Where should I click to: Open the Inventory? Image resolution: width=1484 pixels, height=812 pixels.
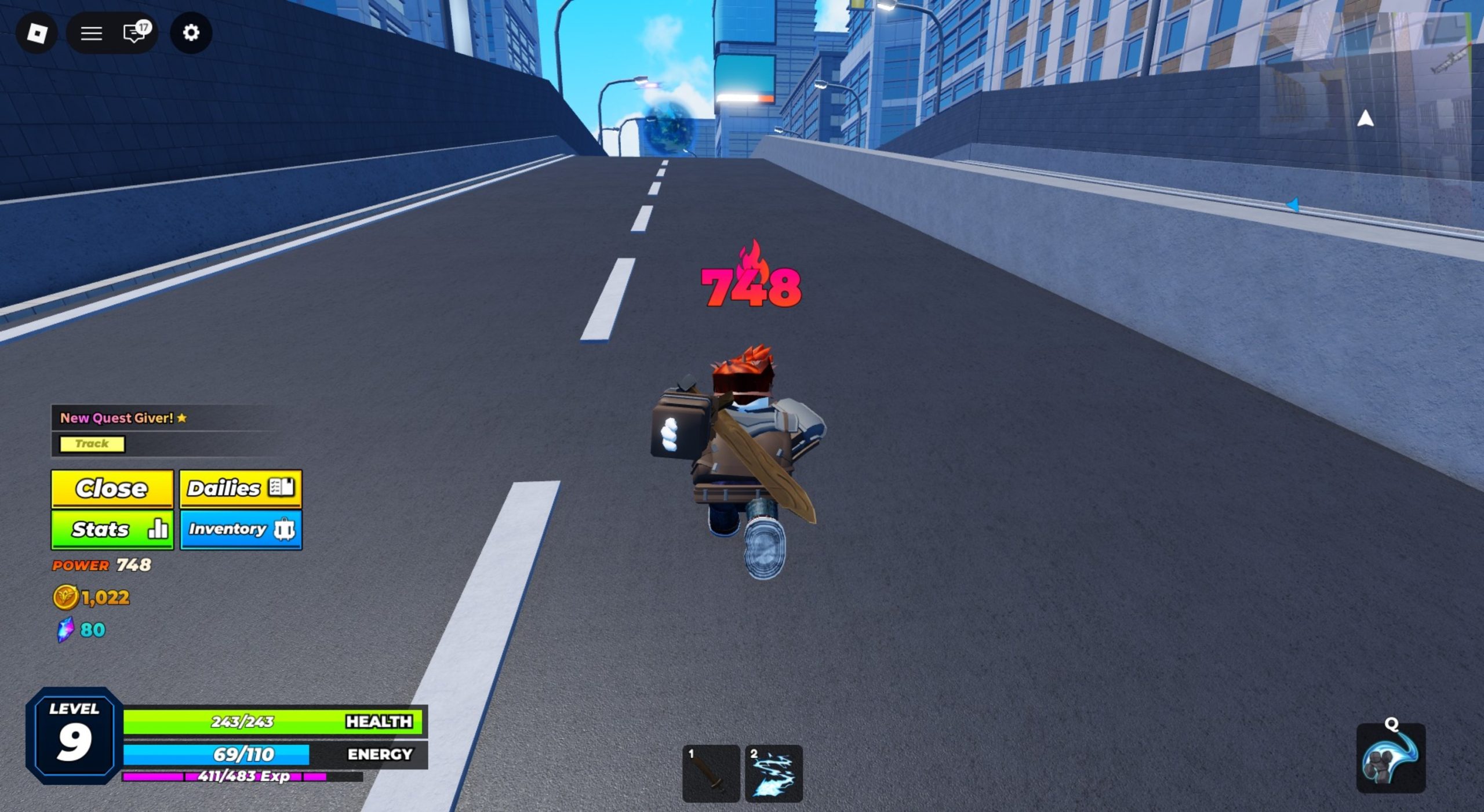pyautogui.click(x=241, y=529)
